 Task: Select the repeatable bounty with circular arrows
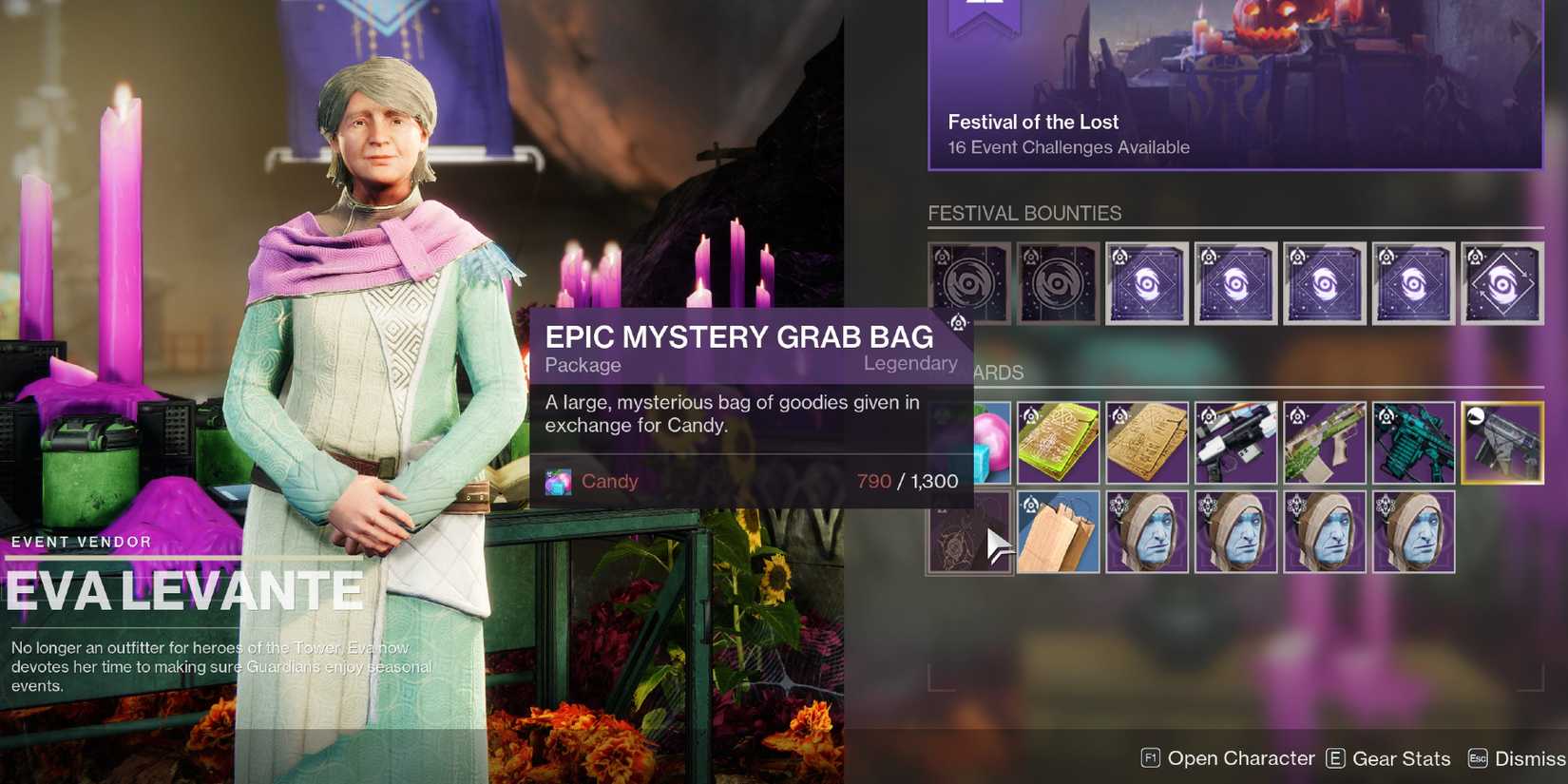pos(1503,282)
